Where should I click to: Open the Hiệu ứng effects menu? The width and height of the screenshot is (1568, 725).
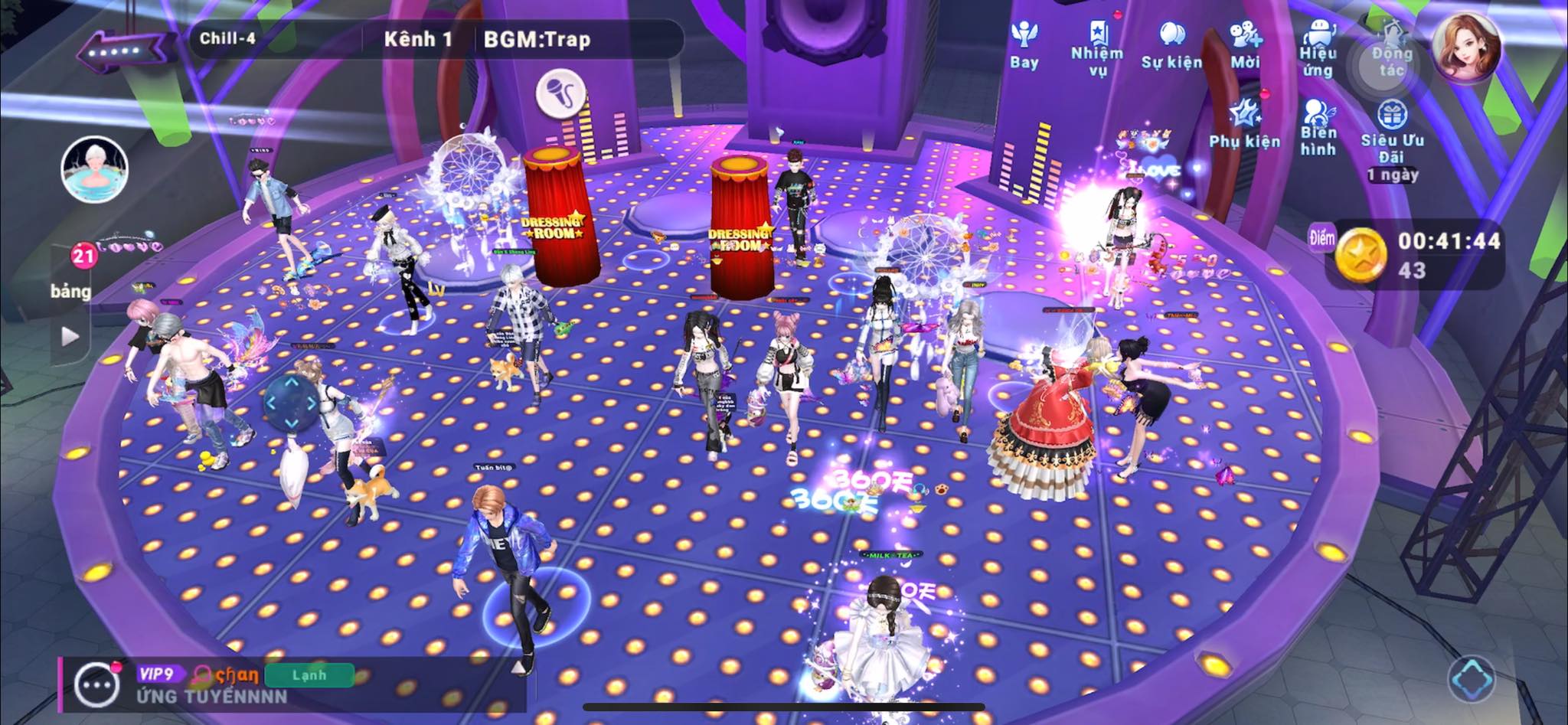[x=1318, y=48]
